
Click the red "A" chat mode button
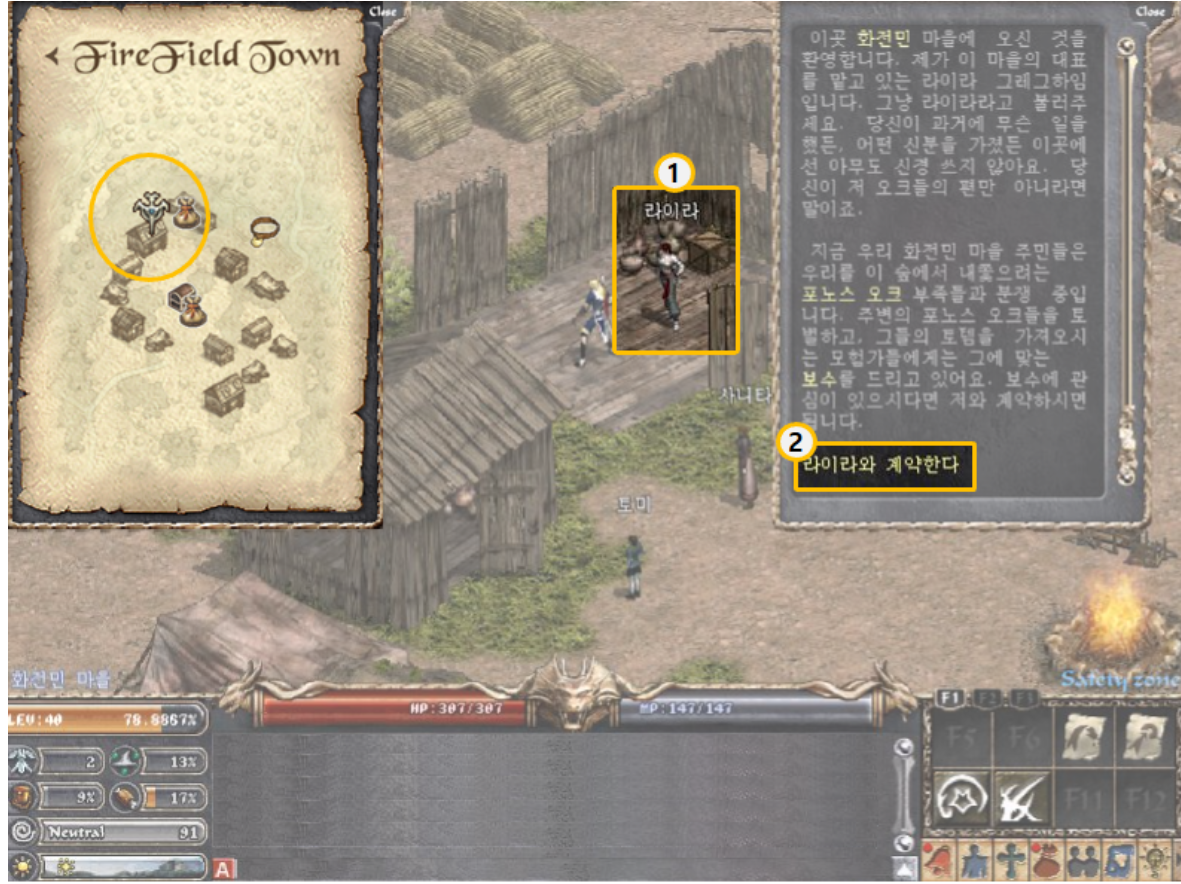[x=224, y=869]
